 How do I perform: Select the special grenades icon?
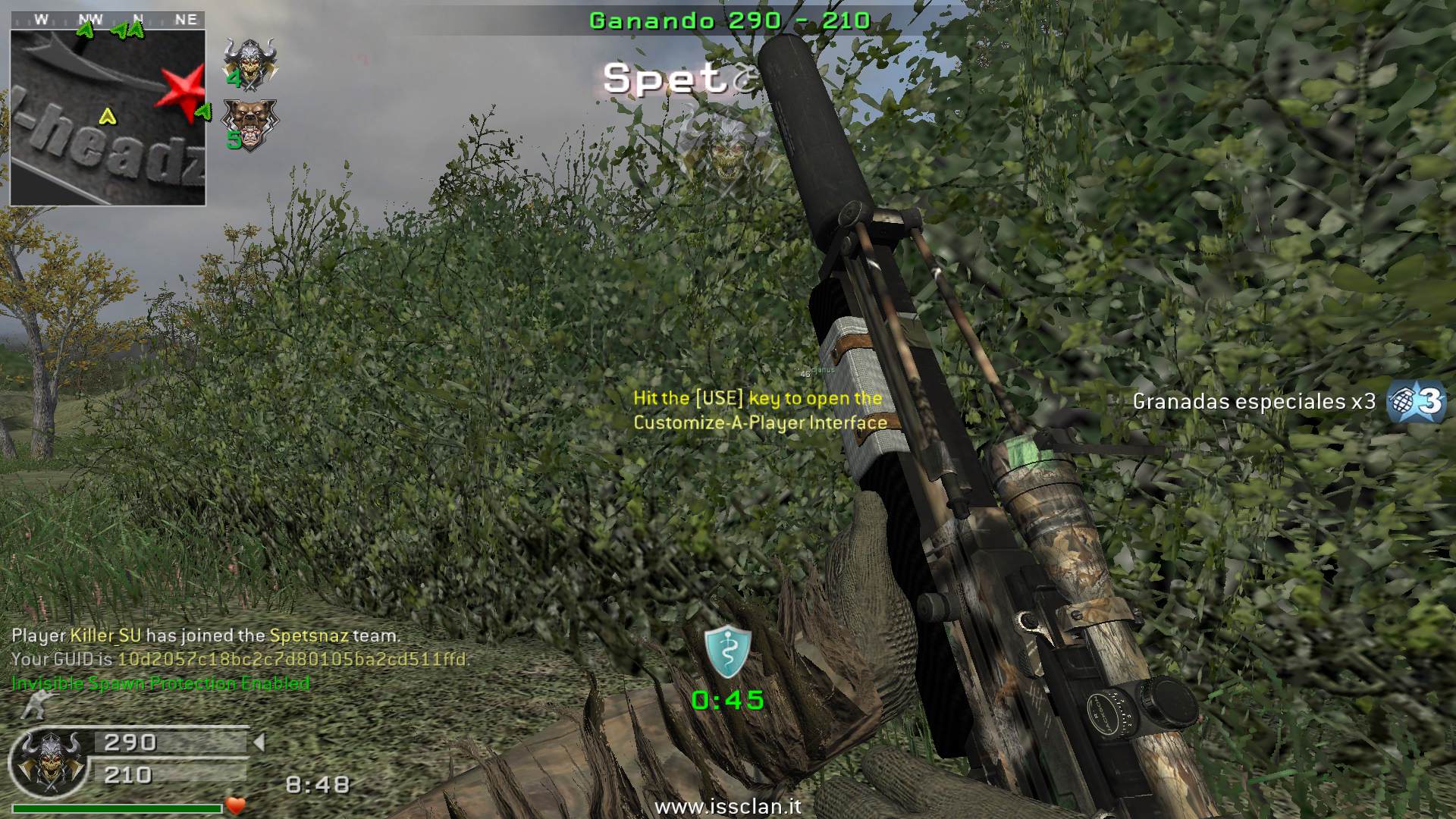pos(1416,402)
